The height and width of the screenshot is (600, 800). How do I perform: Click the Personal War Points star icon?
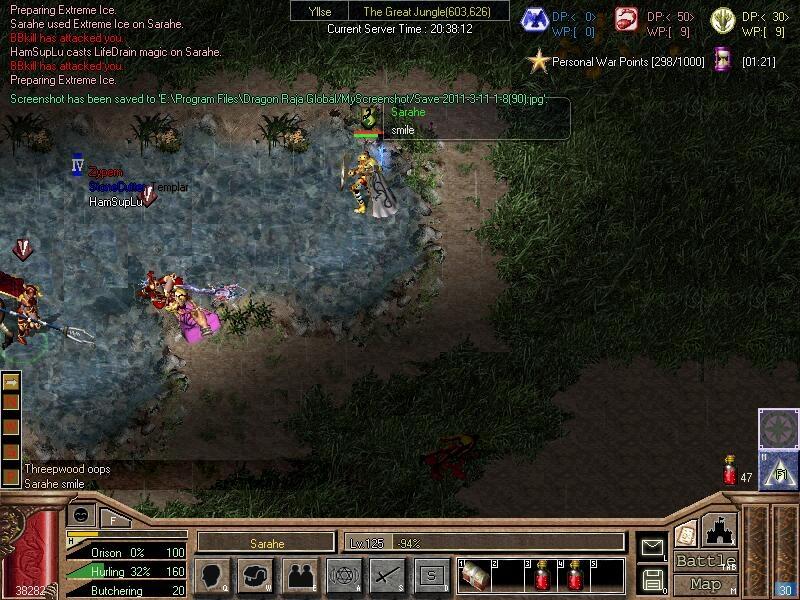coord(539,61)
